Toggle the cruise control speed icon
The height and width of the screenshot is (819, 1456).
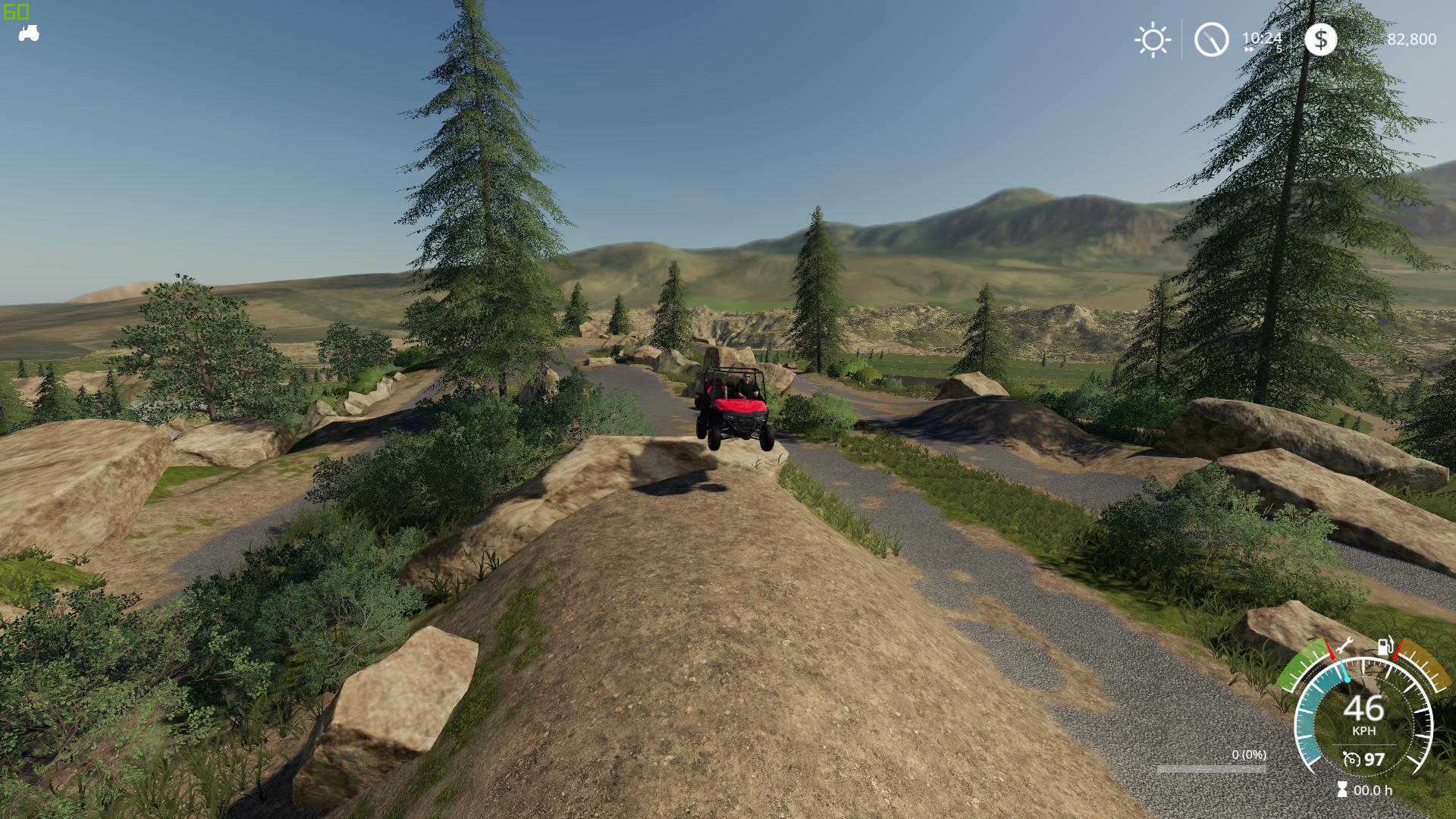(x=1351, y=759)
